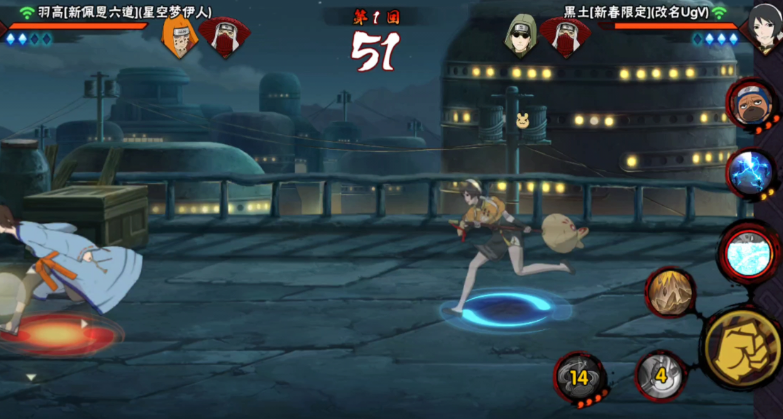This screenshot has height=419, width=783.
Task: Activate the skill on cooldown showing 4
Action: (x=660, y=377)
